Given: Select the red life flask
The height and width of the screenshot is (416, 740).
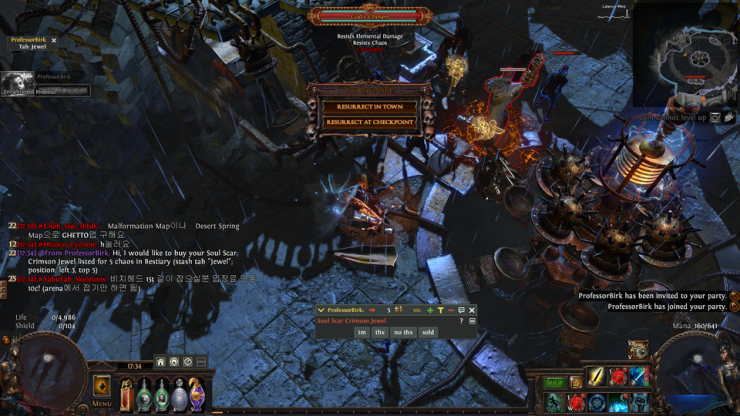Looking at the screenshot, I should point(128,394).
